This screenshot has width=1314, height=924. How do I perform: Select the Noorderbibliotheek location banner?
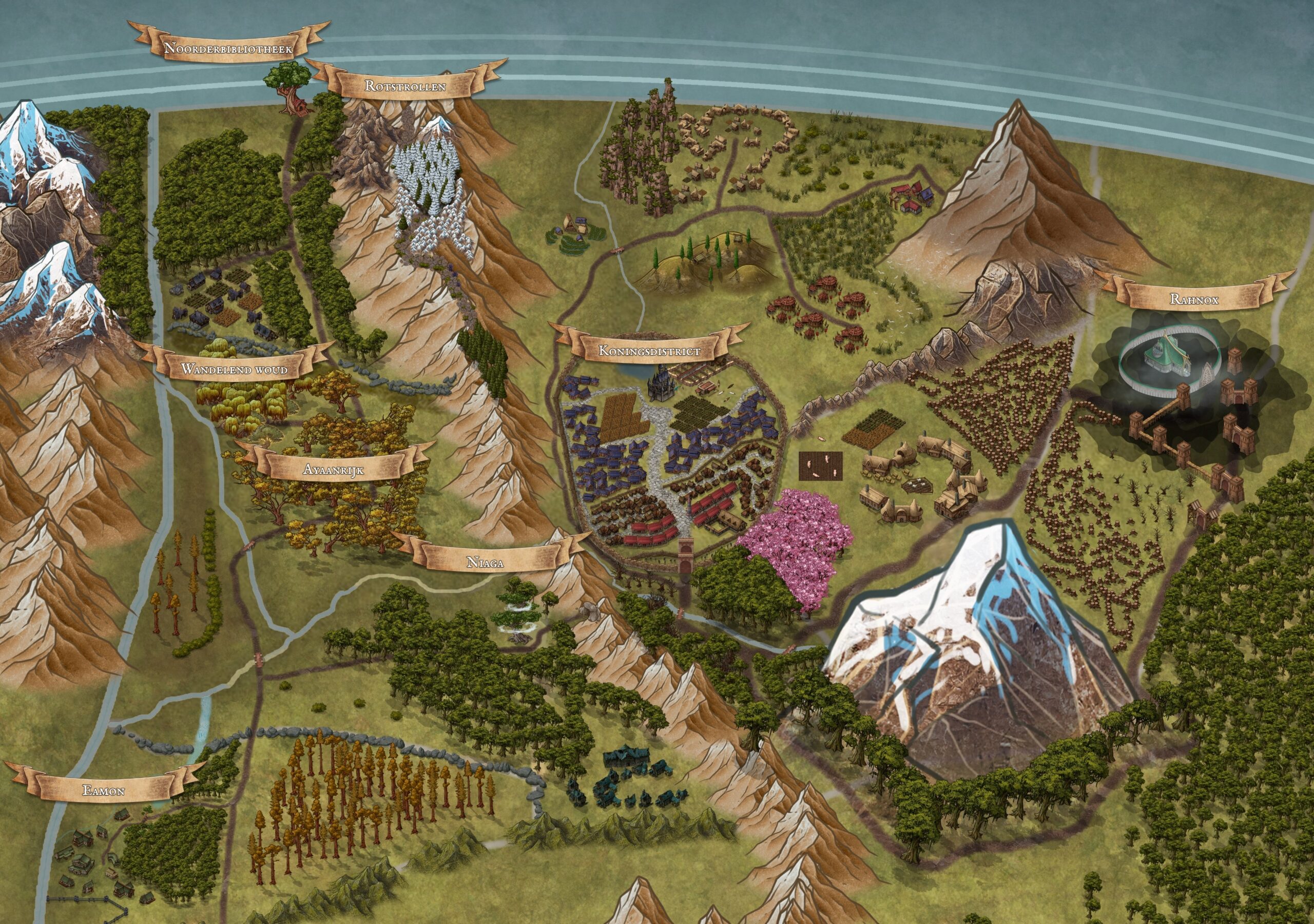tap(228, 48)
